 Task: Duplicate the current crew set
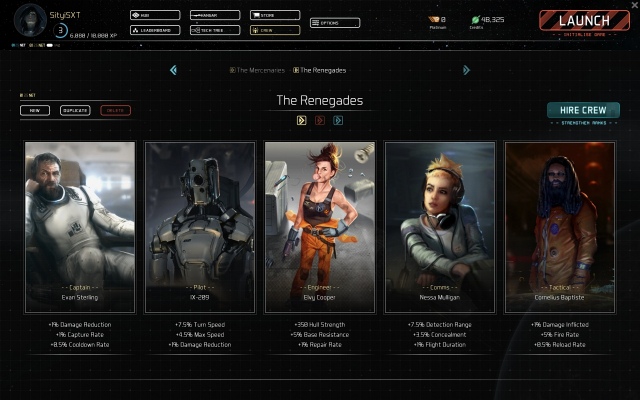pos(75,110)
